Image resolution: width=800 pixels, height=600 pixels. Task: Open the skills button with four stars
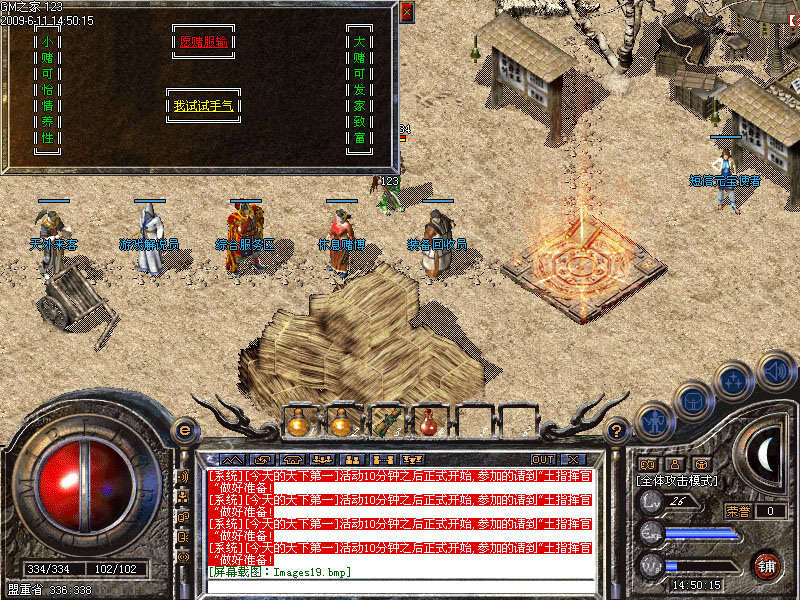pos(735,381)
